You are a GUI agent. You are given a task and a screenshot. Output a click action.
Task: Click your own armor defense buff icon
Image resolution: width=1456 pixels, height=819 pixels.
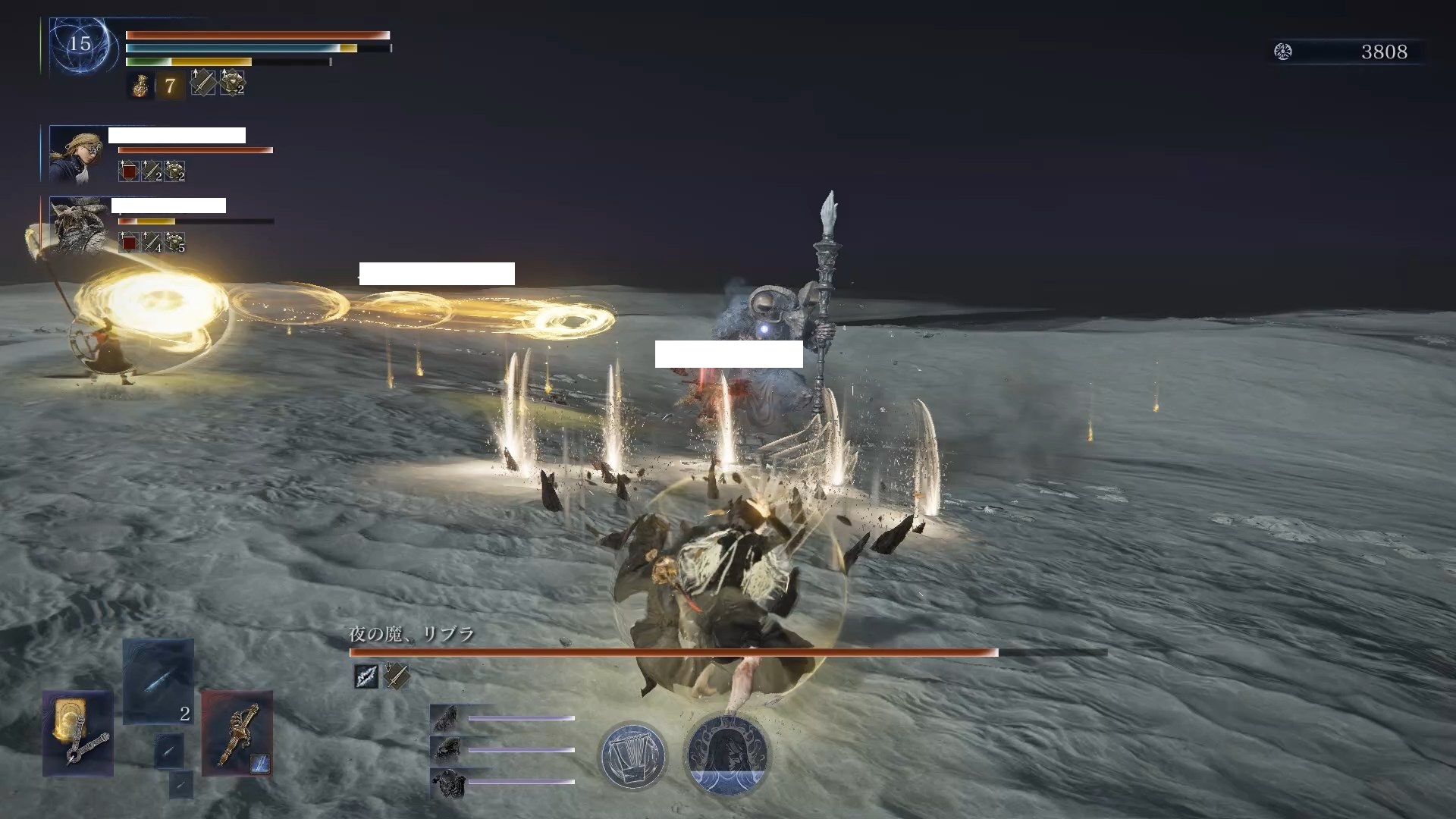[232, 83]
